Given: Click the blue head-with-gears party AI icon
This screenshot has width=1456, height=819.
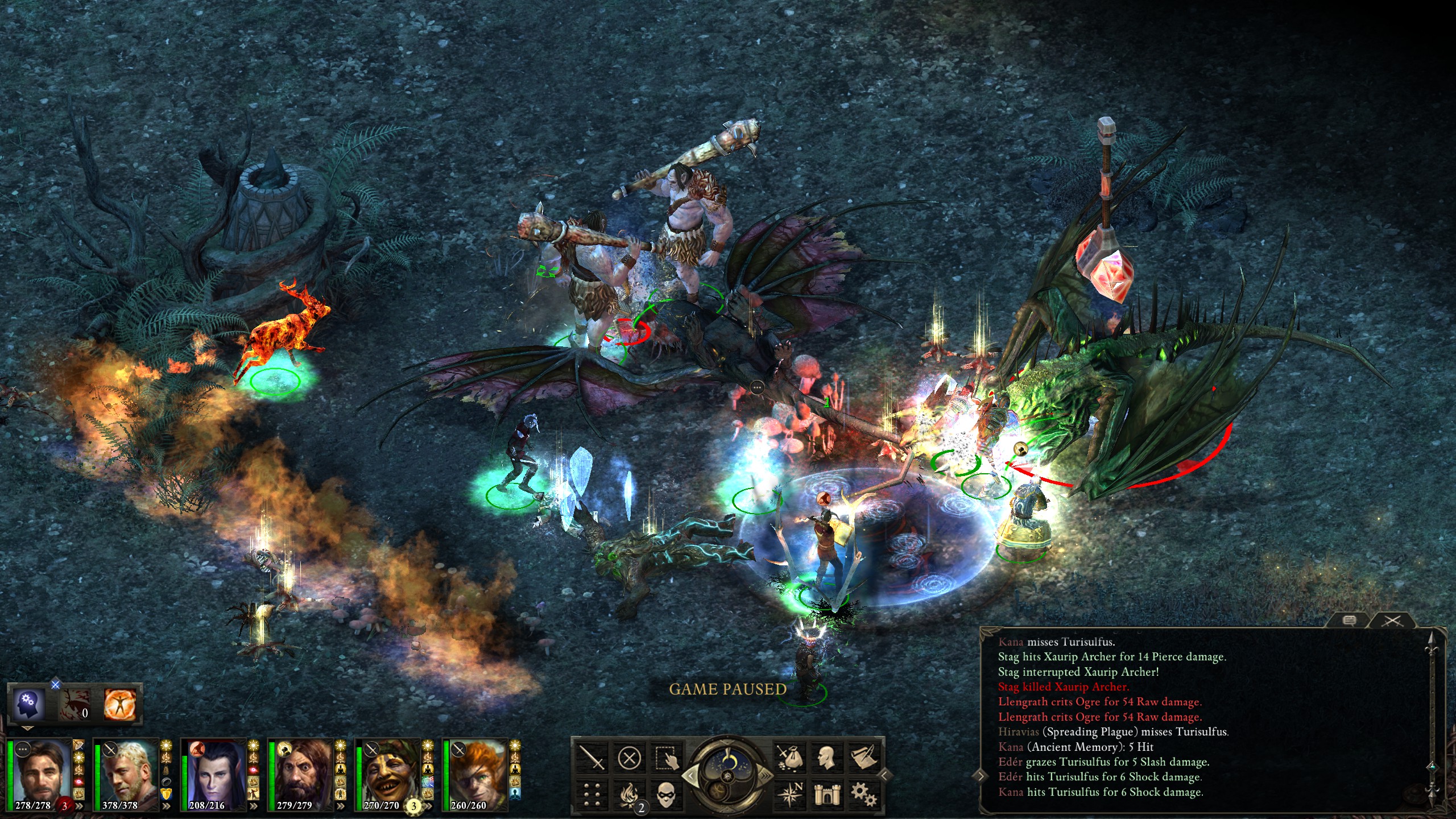Looking at the screenshot, I should (27, 705).
